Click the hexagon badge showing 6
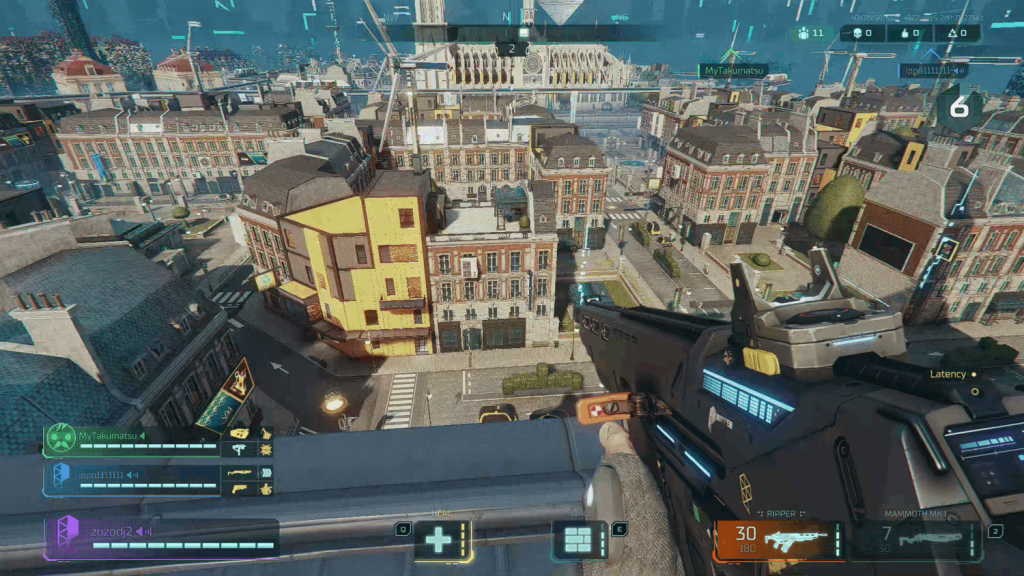This screenshot has height=576, width=1024. coord(959,109)
